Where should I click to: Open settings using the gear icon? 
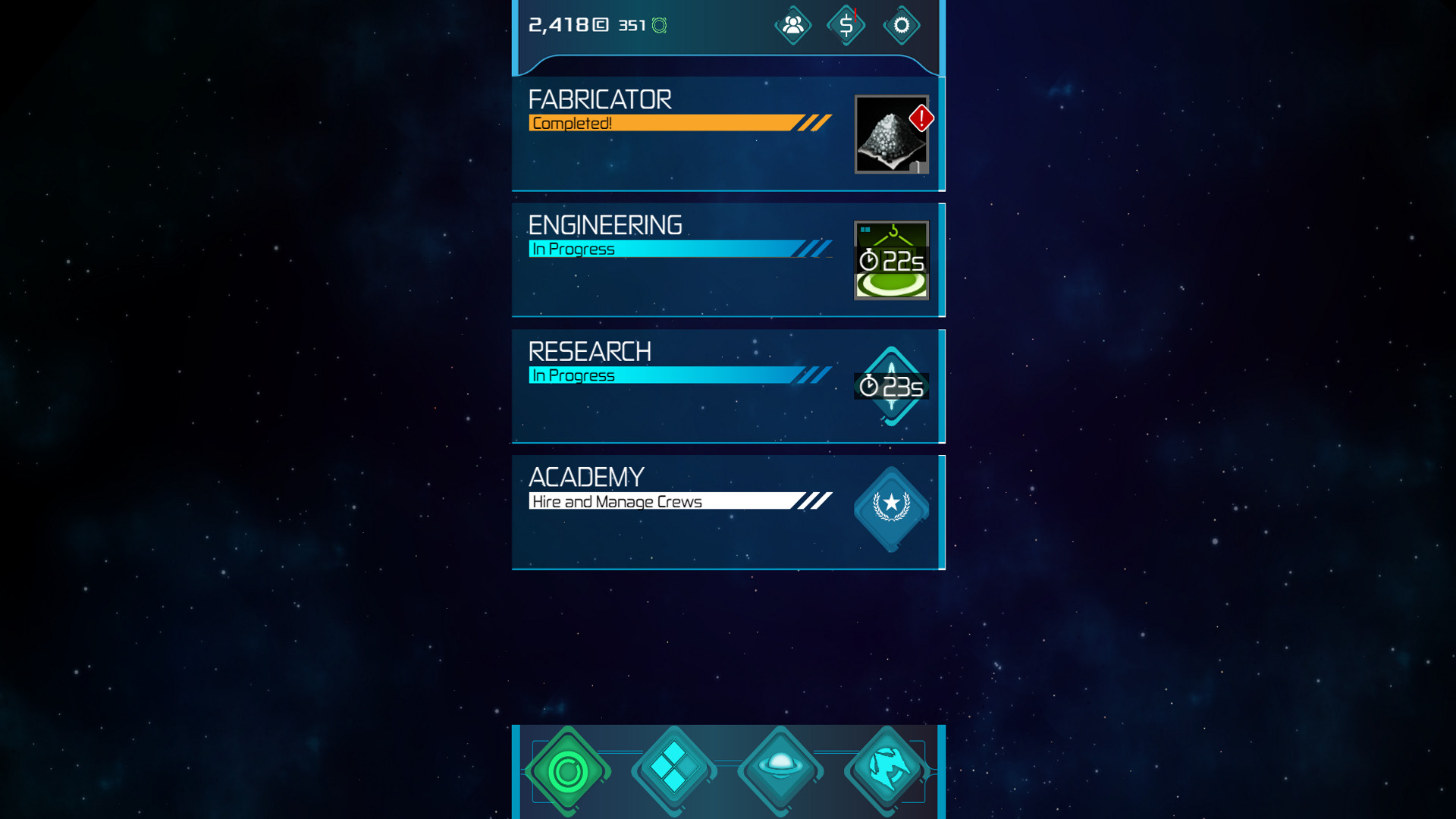point(902,25)
